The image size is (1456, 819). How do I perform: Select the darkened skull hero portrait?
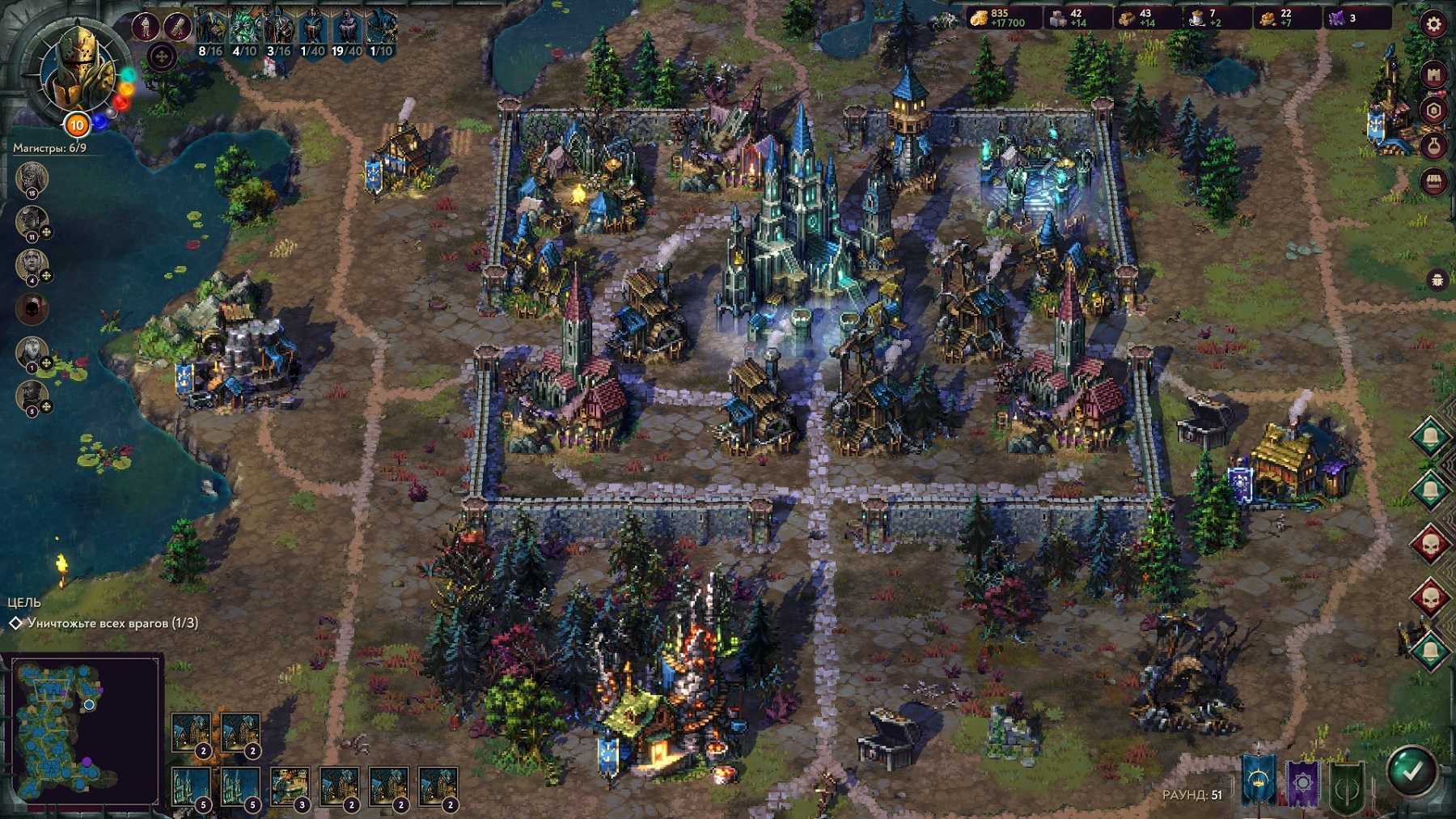coord(32,308)
